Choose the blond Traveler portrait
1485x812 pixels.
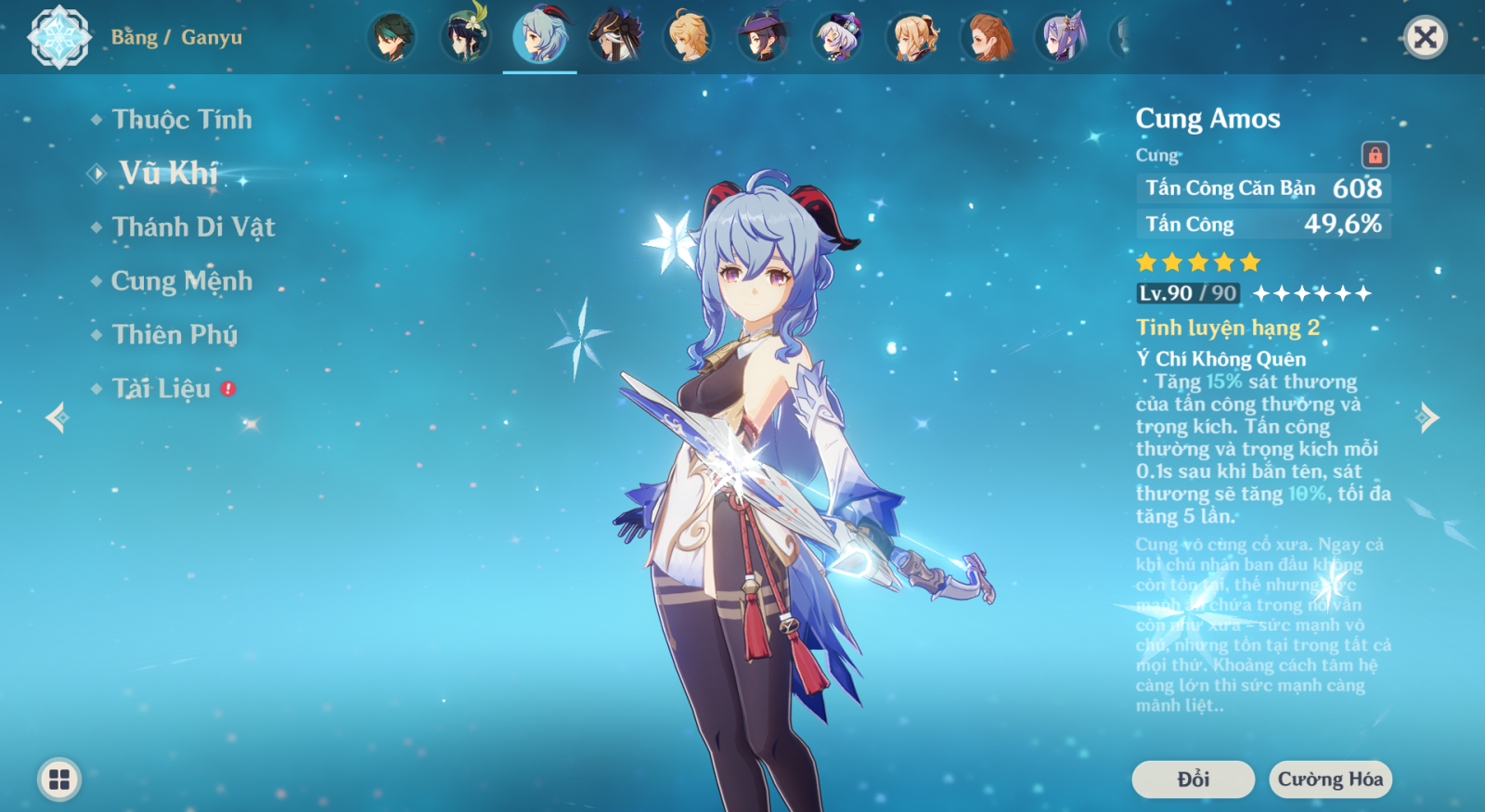coord(689,37)
